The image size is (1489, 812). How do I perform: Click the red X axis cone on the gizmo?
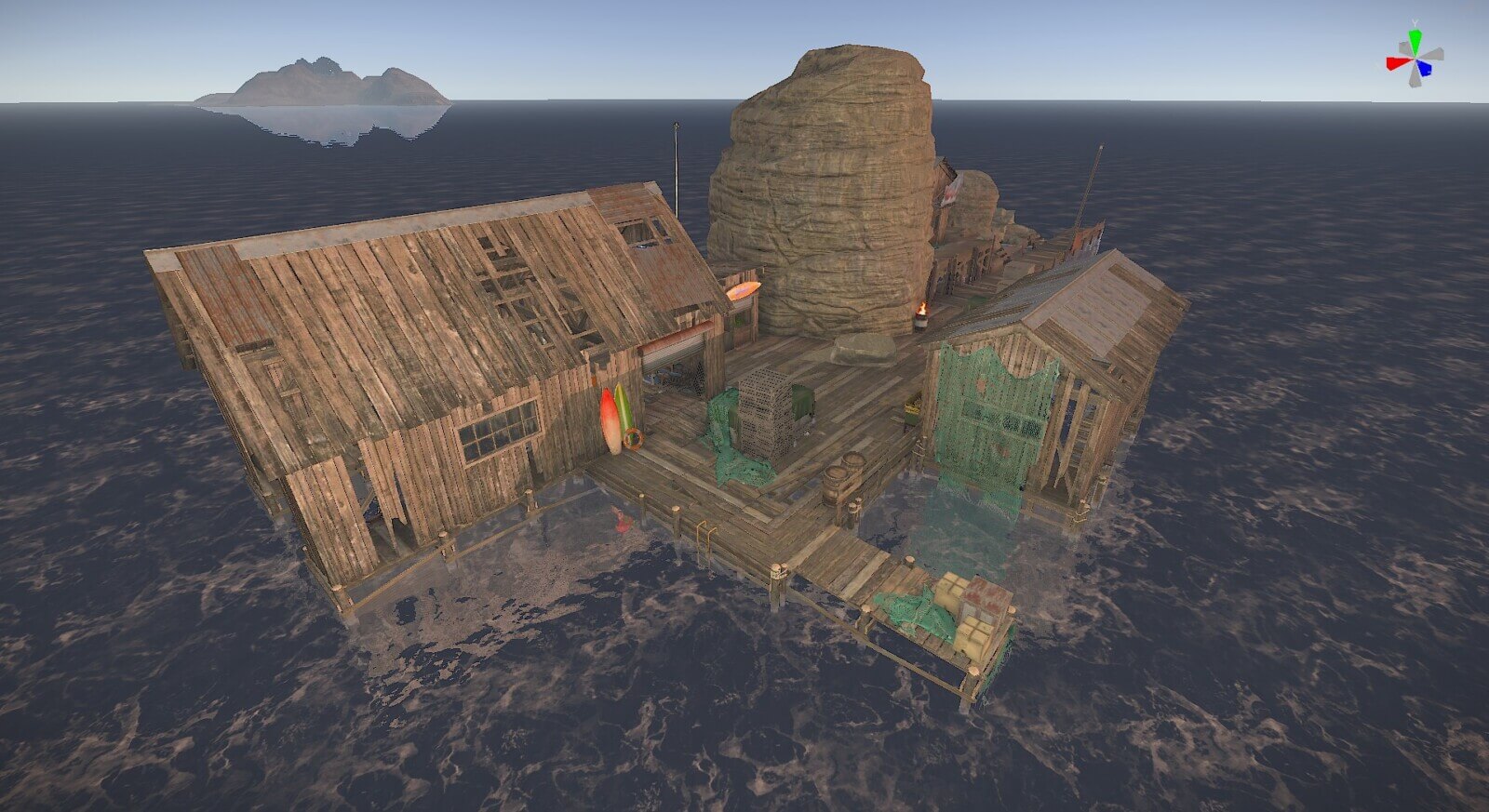click(x=1395, y=63)
